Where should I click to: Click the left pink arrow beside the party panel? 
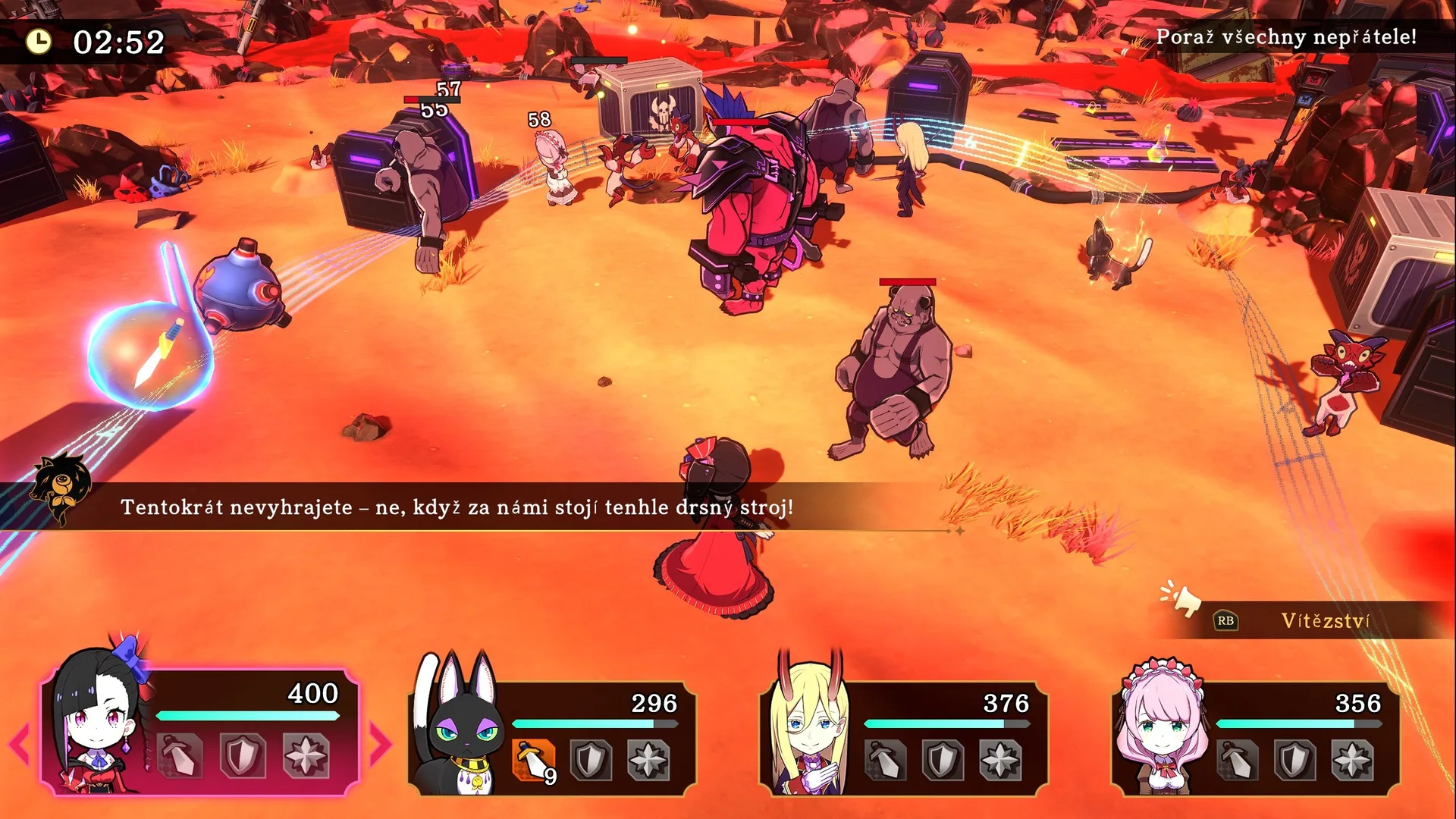click(20, 743)
